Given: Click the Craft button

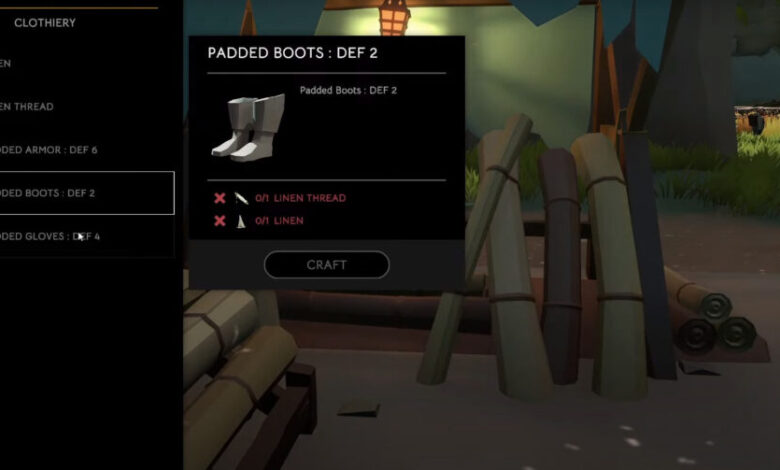Looking at the screenshot, I should (x=326, y=265).
